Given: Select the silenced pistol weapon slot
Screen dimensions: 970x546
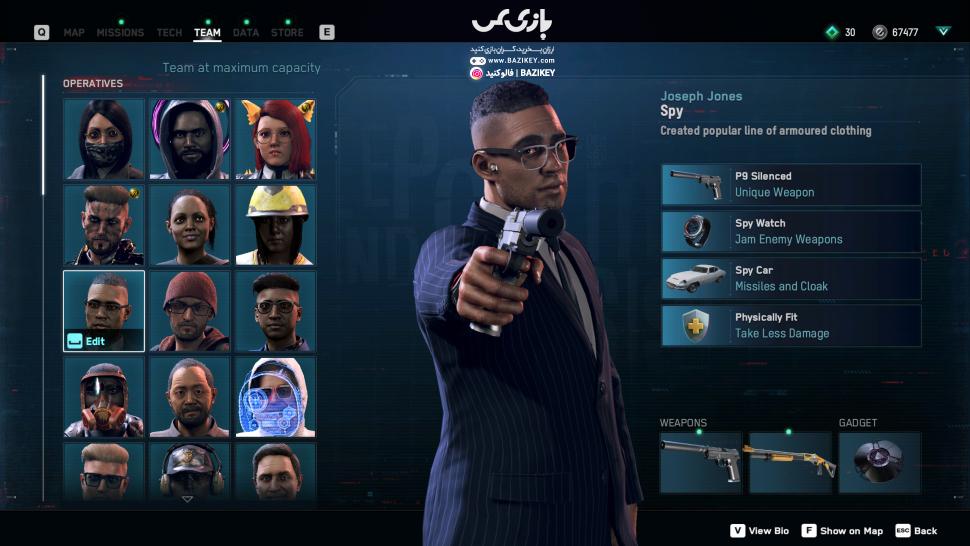Looking at the screenshot, I should click(x=700, y=462).
